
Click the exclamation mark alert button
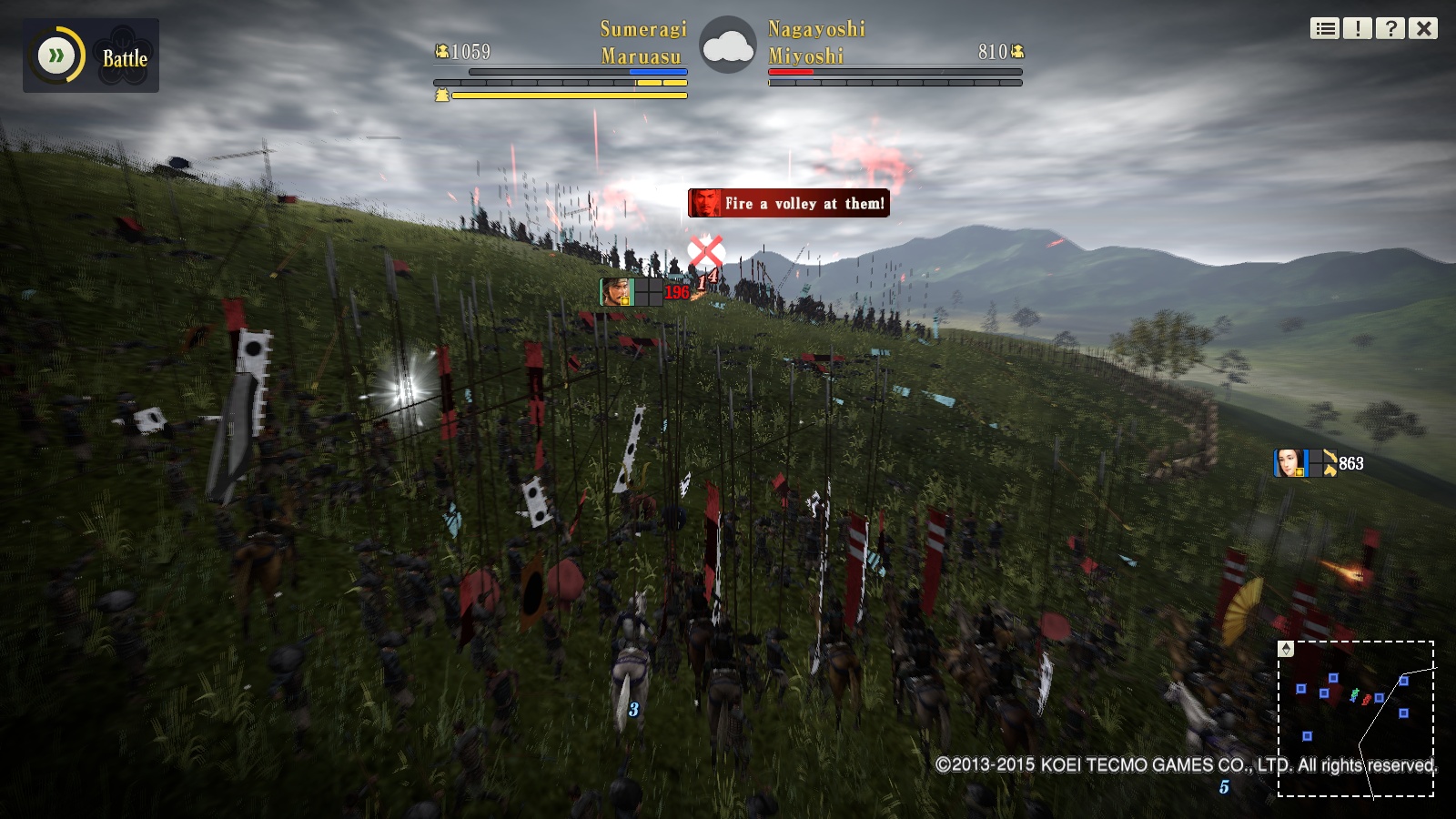click(1358, 29)
